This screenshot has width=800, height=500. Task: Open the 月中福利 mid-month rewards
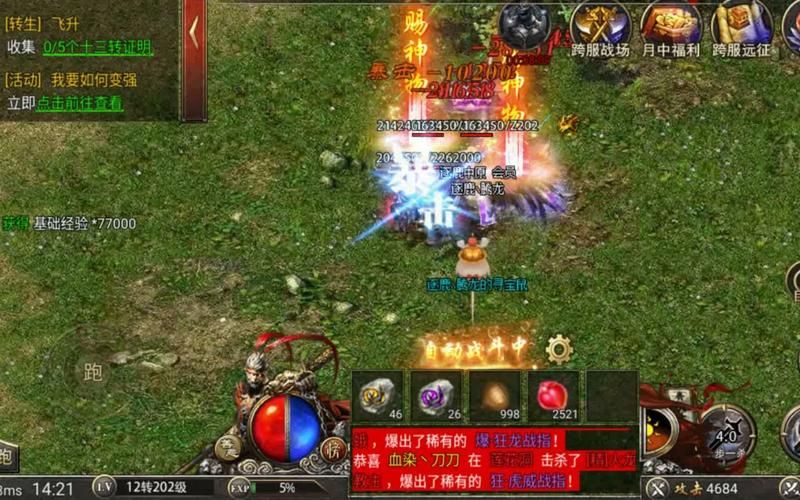click(x=670, y=28)
